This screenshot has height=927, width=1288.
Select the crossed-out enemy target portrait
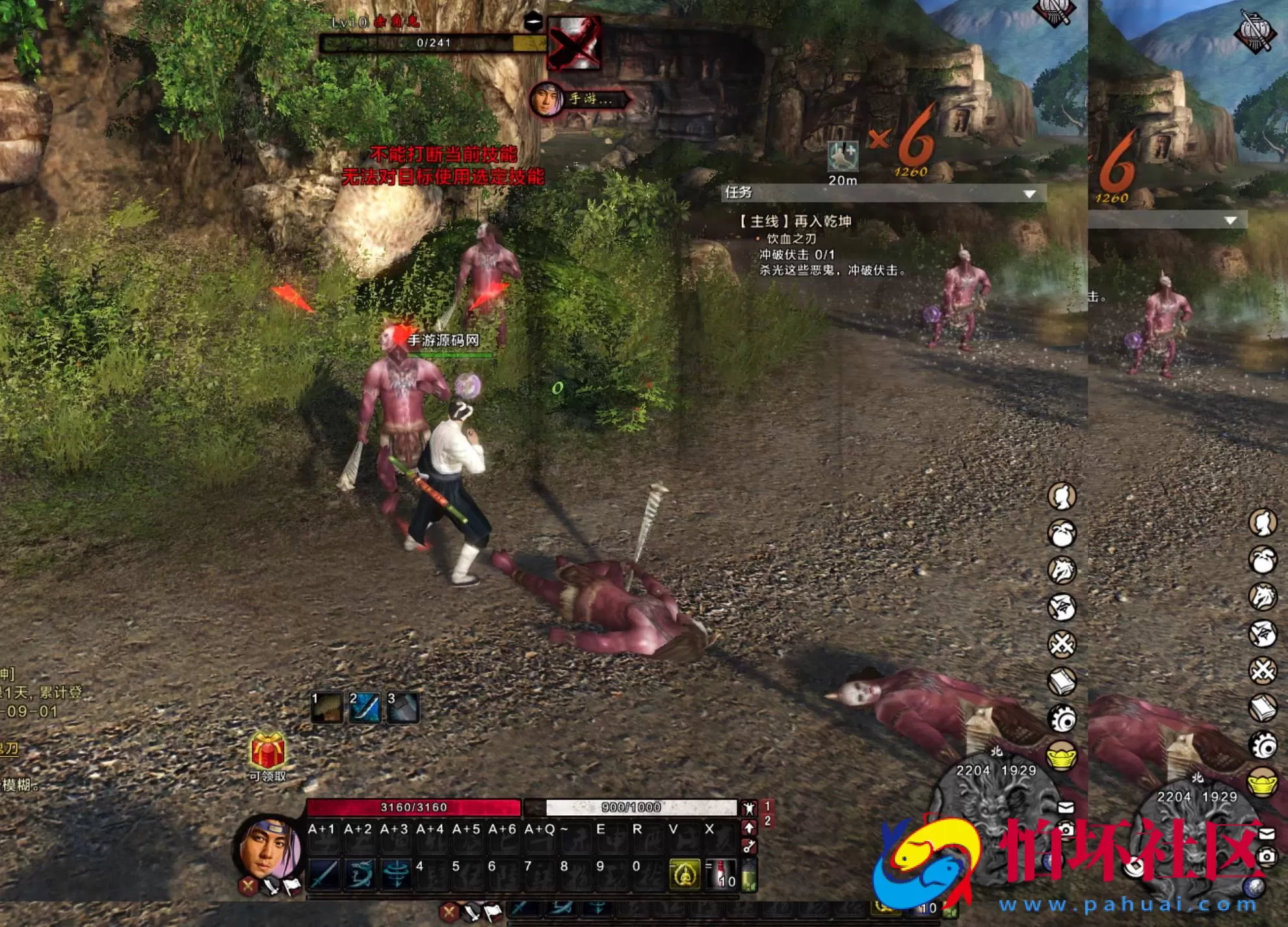tap(573, 44)
